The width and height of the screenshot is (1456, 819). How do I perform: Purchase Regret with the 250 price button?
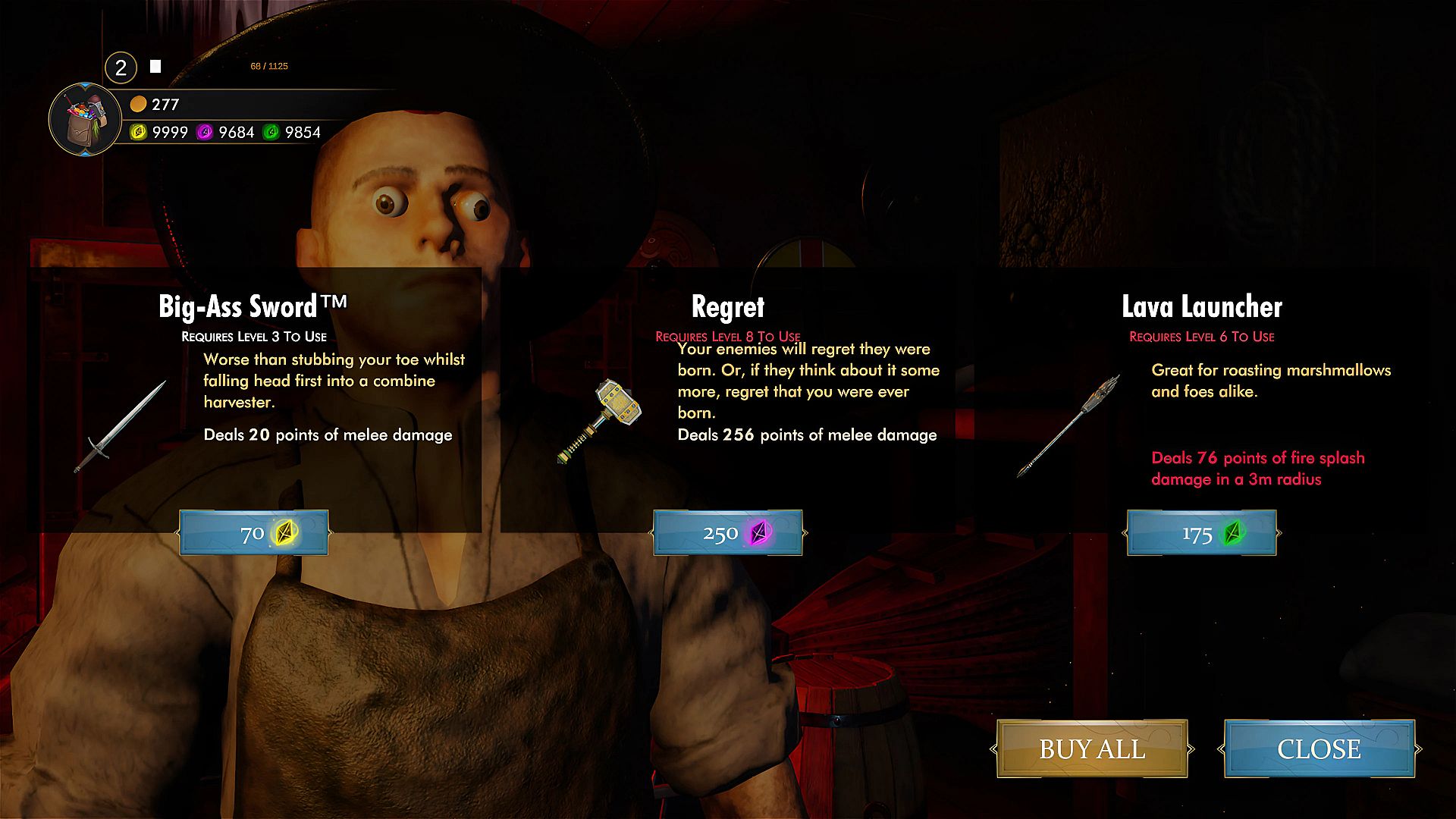pyautogui.click(x=728, y=533)
